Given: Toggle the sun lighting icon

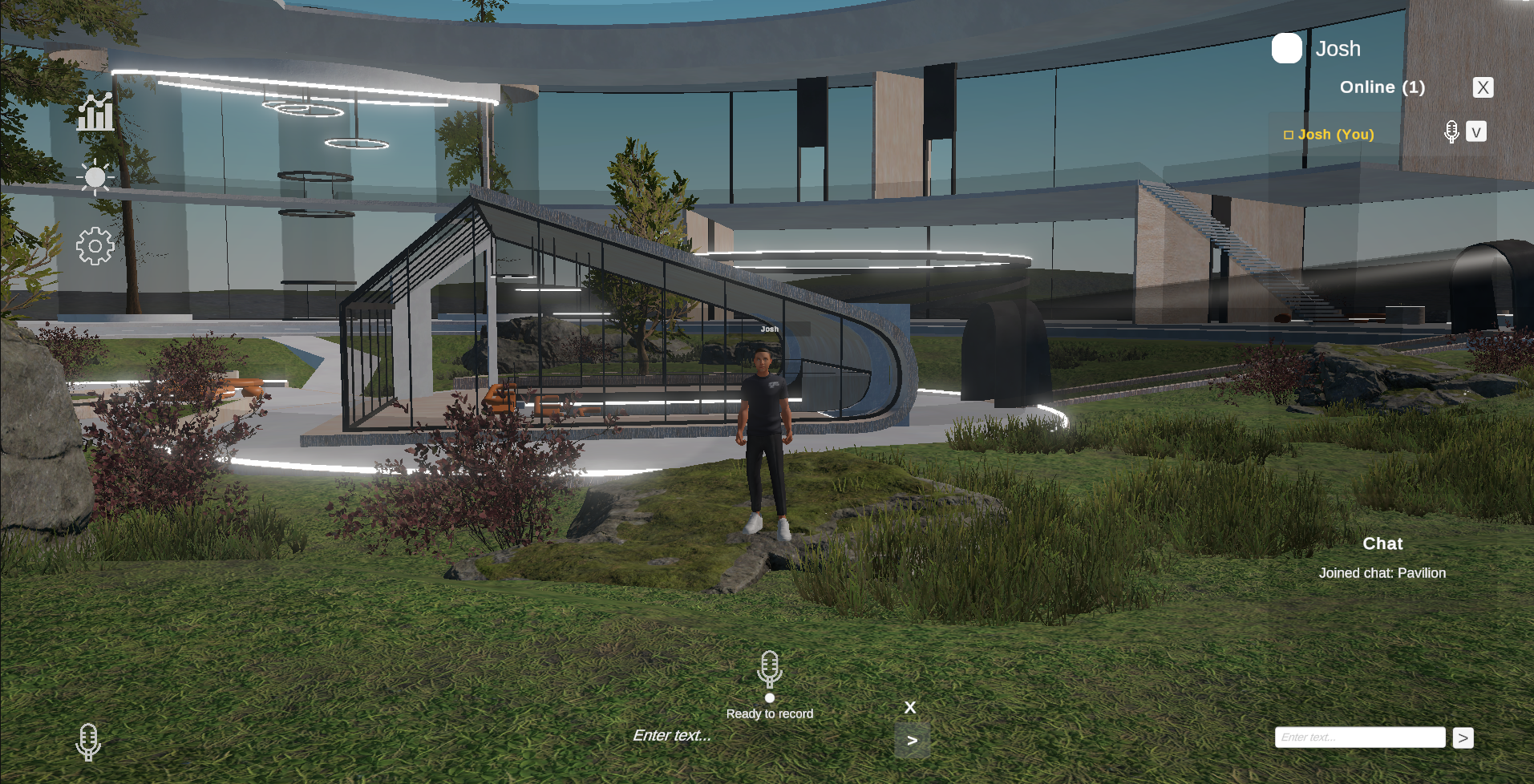Looking at the screenshot, I should (95, 177).
